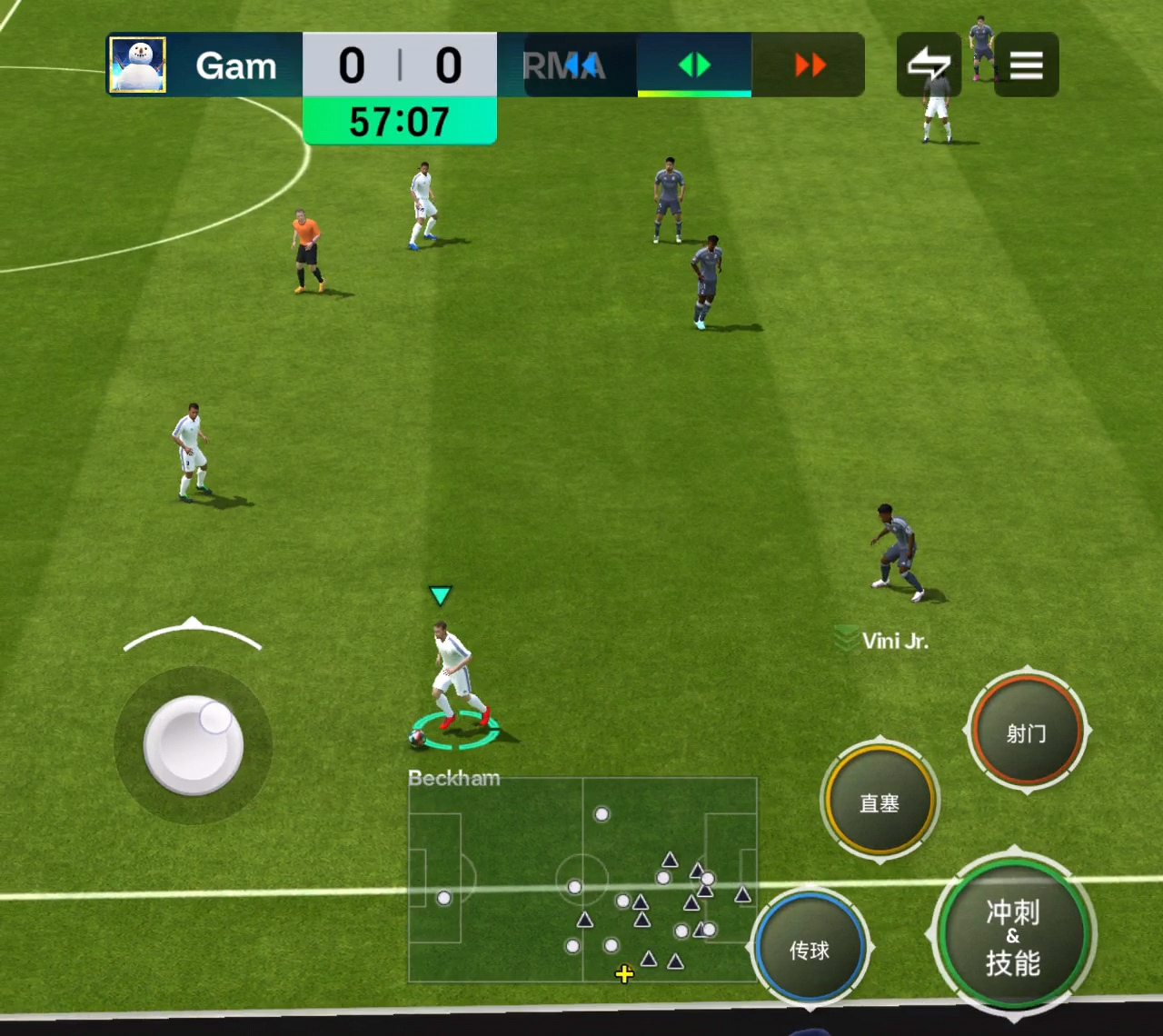
Task: Open the hamburger menu
Action: 1026,65
